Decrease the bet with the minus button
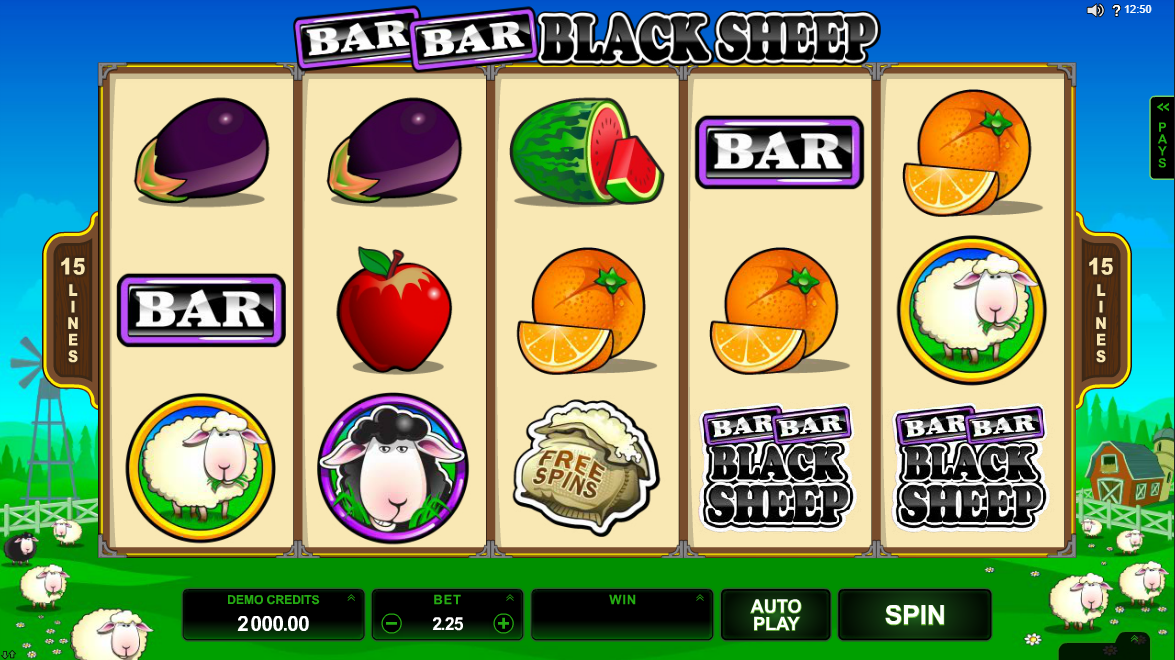The image size is (1175, 660). point(392,624)
